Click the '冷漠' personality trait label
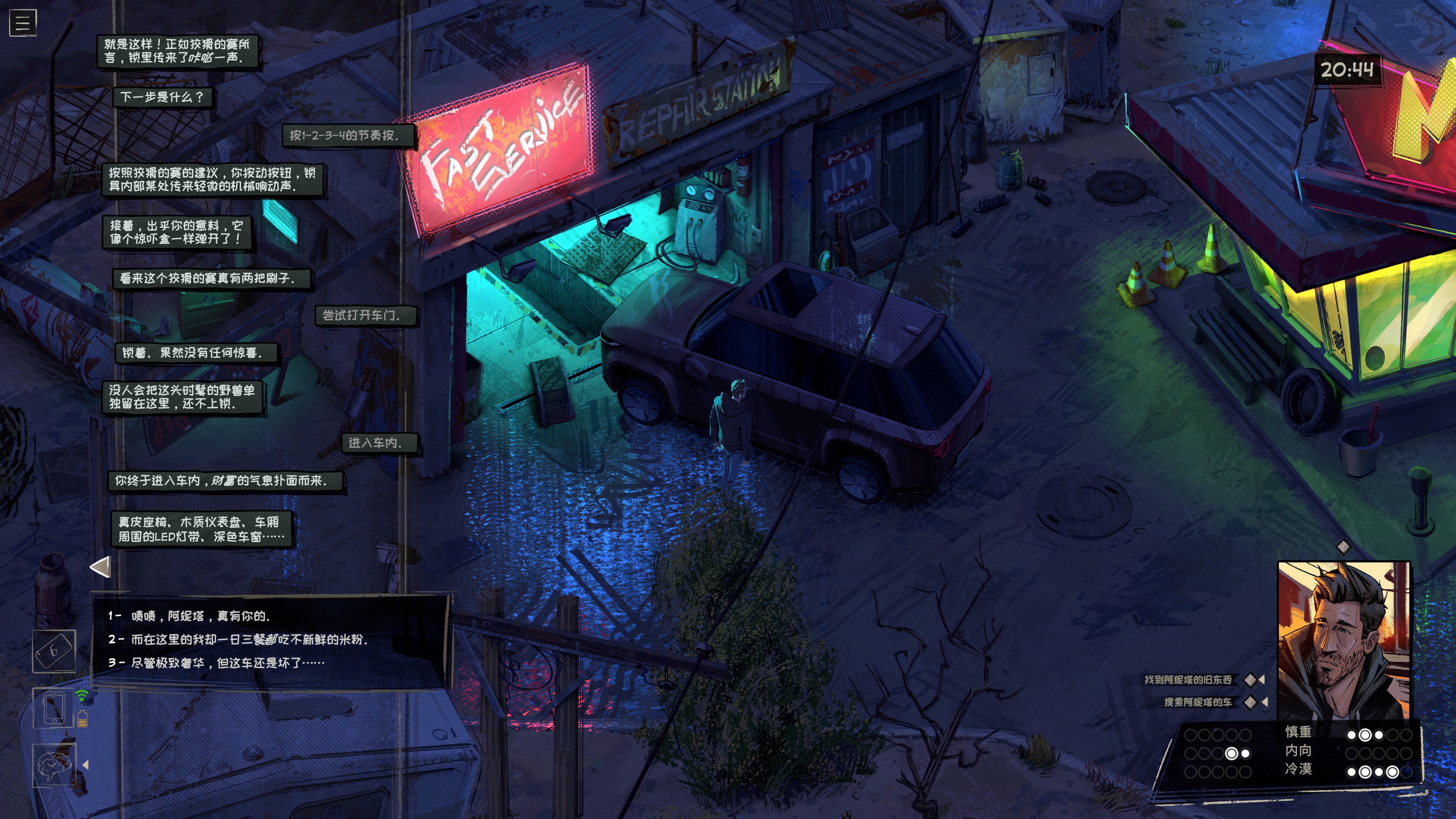The width and height of the screenshot is (1456, 819). click(1298, 769)
